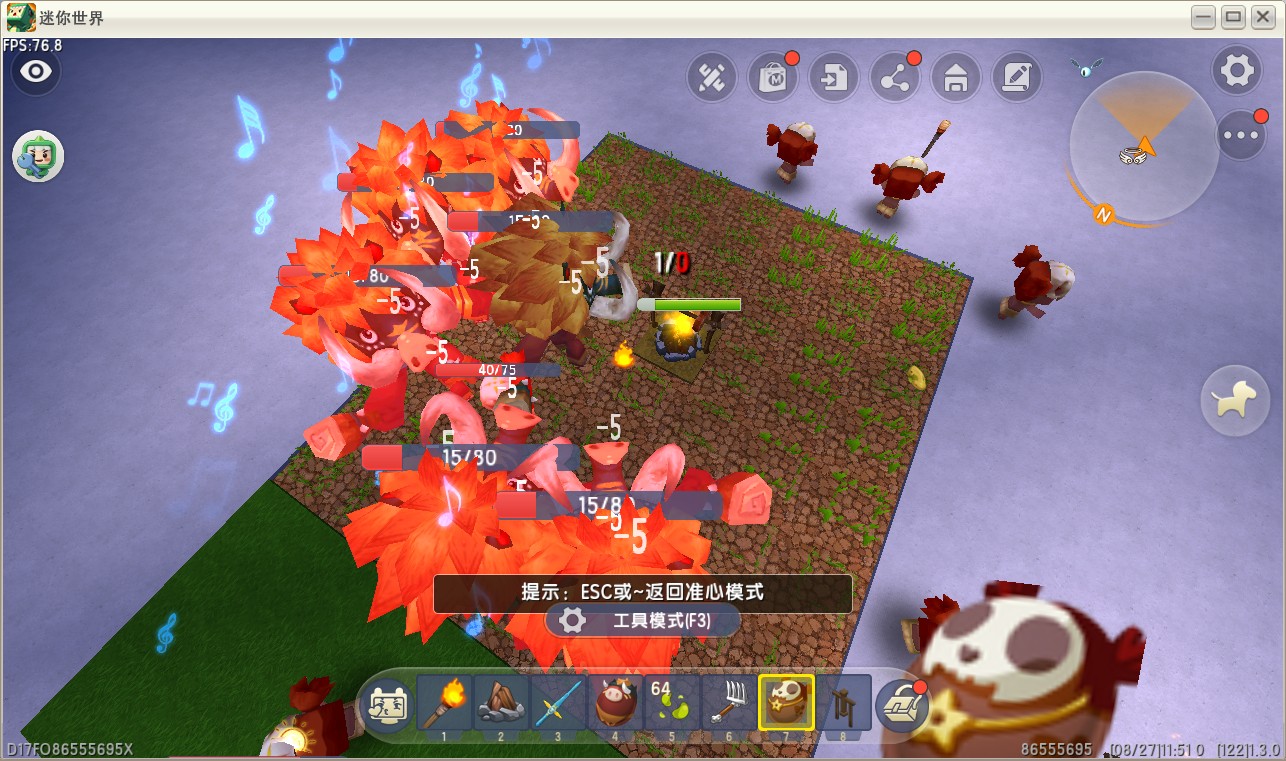1286x761 pixels.
Task: Open the green-haired avatar profile icon
Action: pyautogui.click(x=38, y=157)
